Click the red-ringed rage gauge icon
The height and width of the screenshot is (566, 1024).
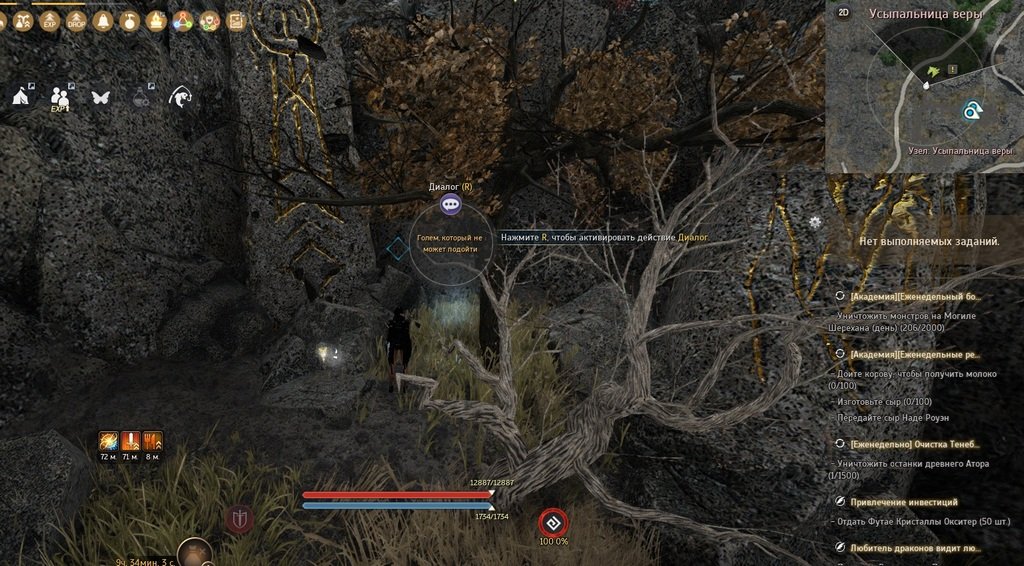[553, 522]
